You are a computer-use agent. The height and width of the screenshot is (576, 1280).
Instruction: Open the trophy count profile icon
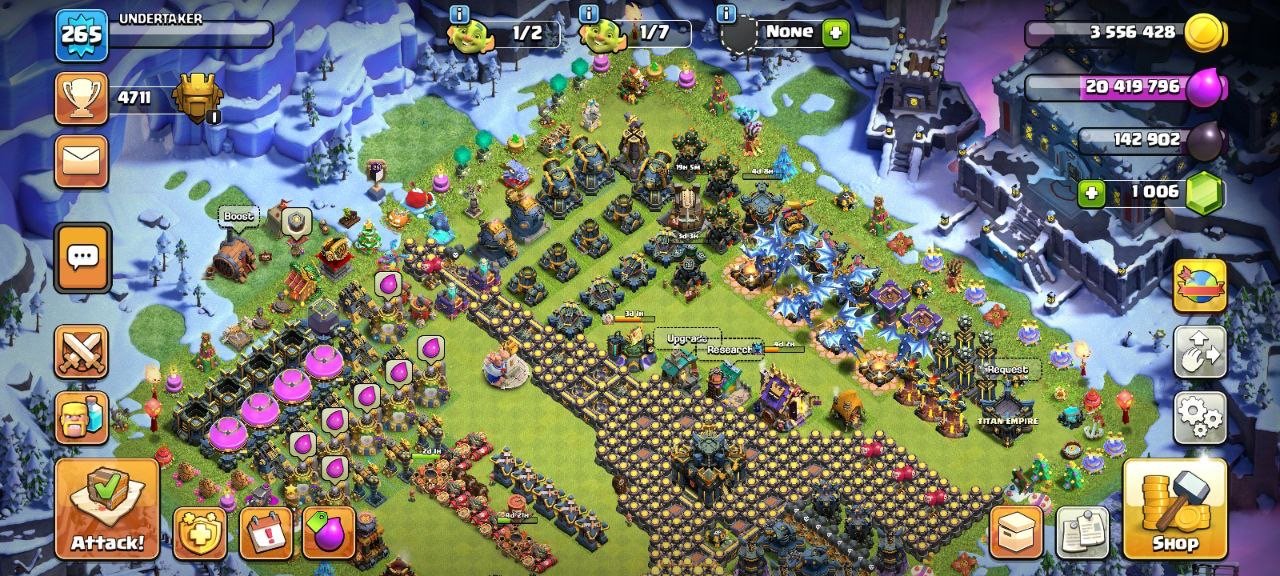click(82, 97)
